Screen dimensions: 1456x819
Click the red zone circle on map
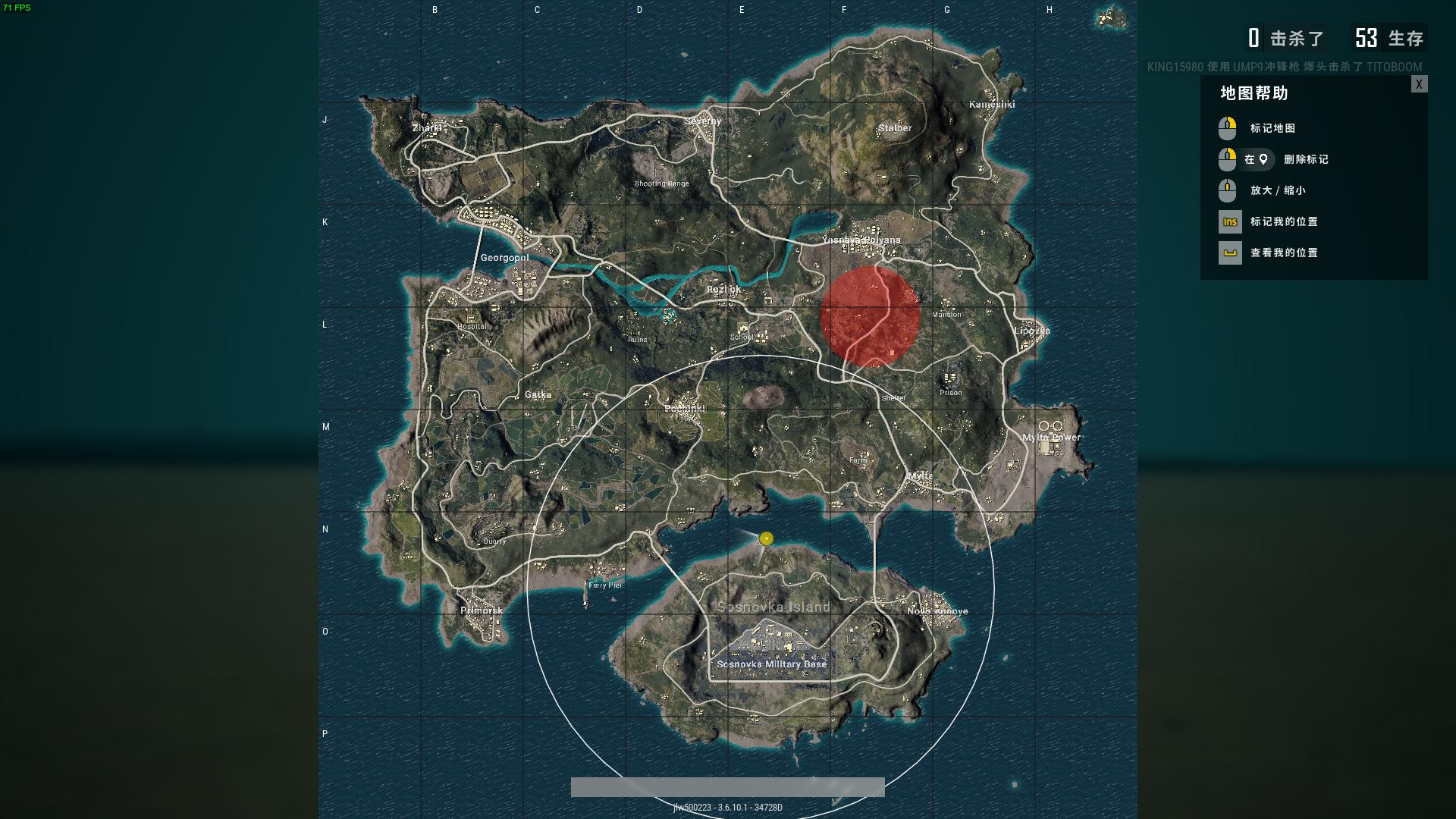pos(870,317)
